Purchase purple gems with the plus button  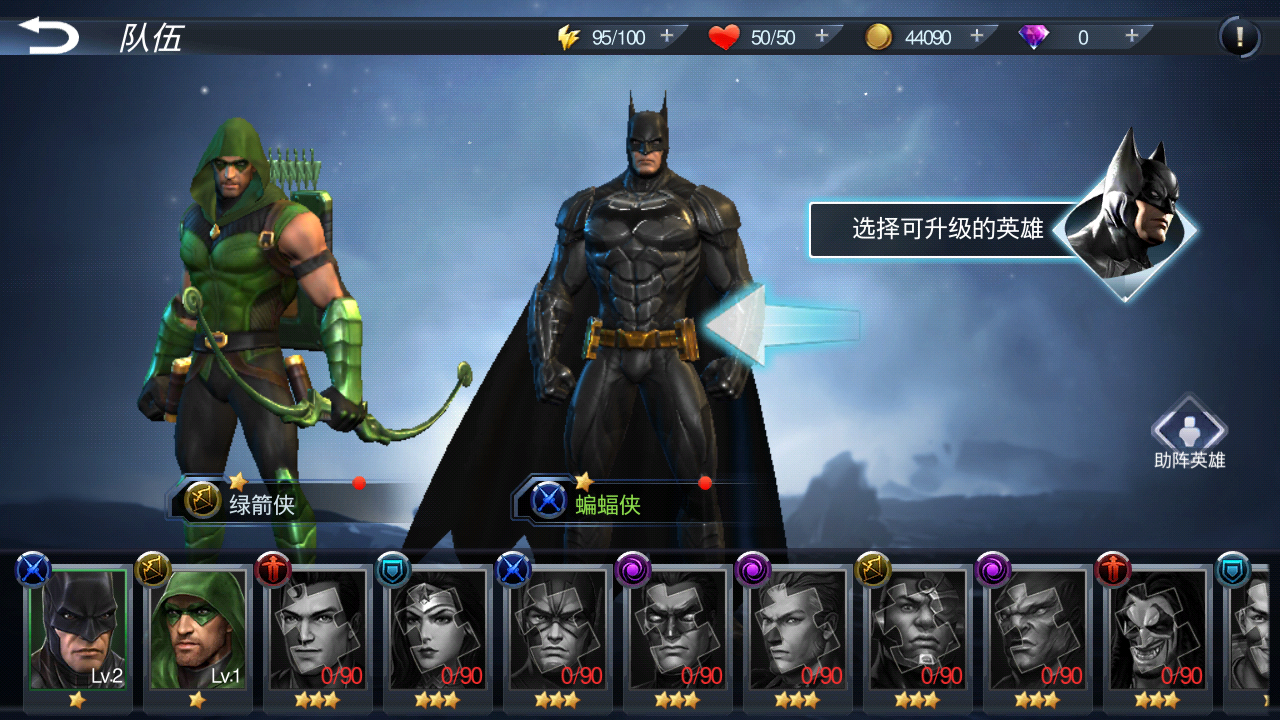point(1132,36)
